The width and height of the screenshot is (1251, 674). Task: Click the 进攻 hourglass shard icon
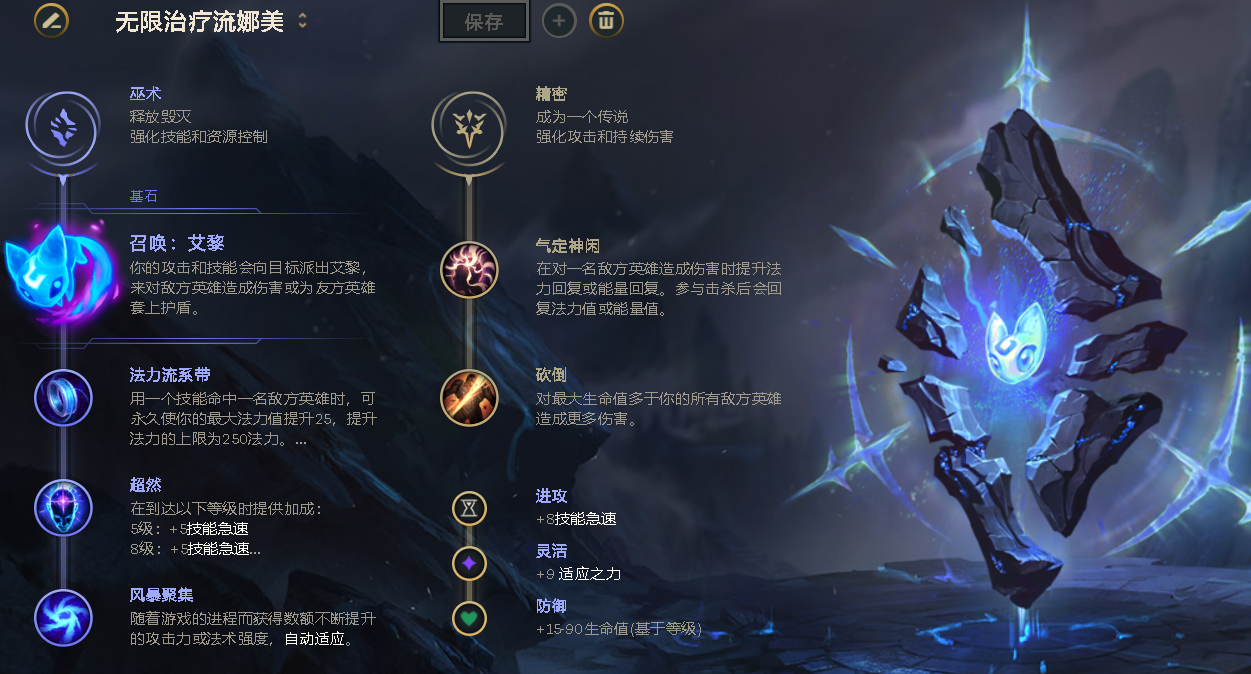pyautogui.click(x=469, y=508)
